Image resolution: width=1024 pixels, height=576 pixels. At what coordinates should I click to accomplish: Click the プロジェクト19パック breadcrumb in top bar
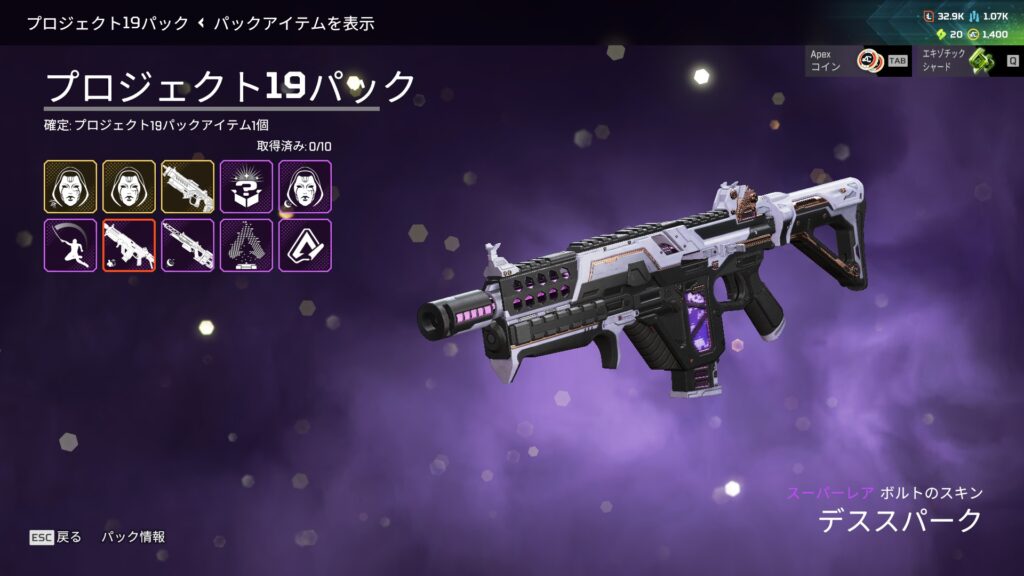point(107,23)
